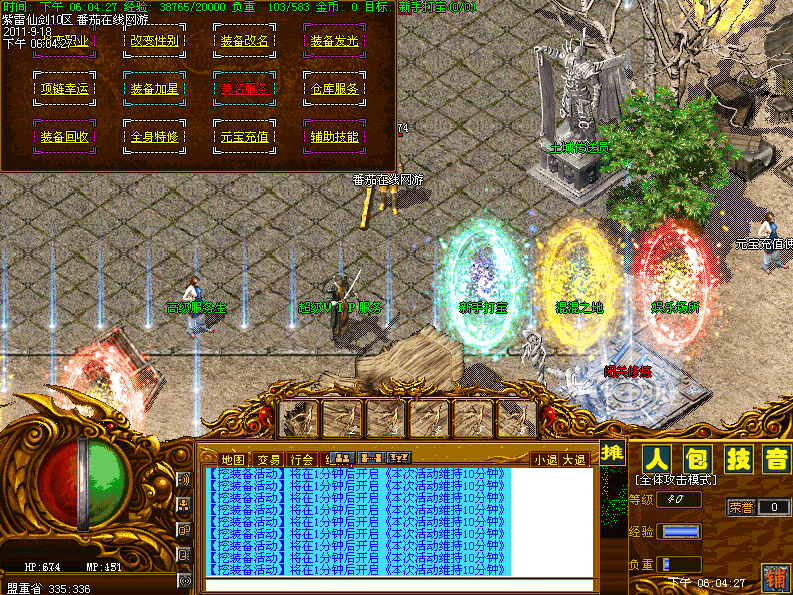Select 全身特修 full repair option
The height and width of the screenshot is (595, 793).
(155, 137)
